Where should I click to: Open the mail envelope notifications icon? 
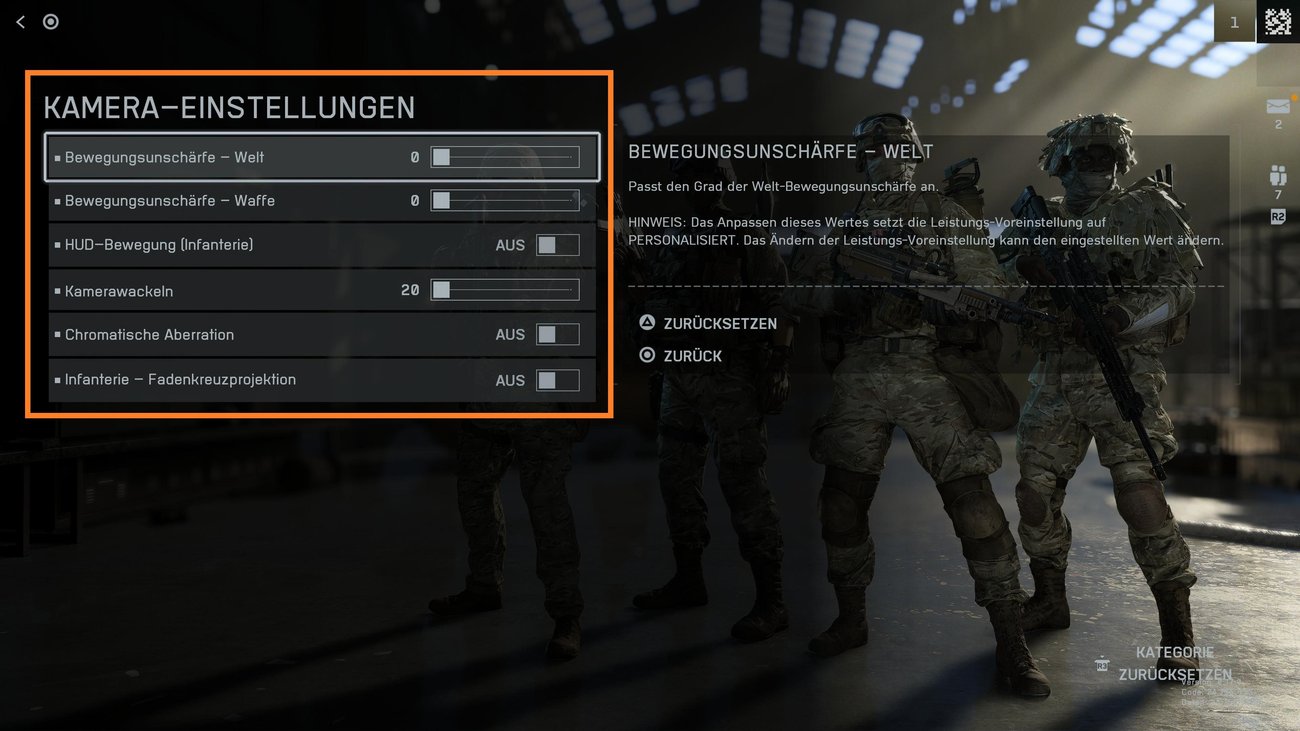coord(1278,107)
